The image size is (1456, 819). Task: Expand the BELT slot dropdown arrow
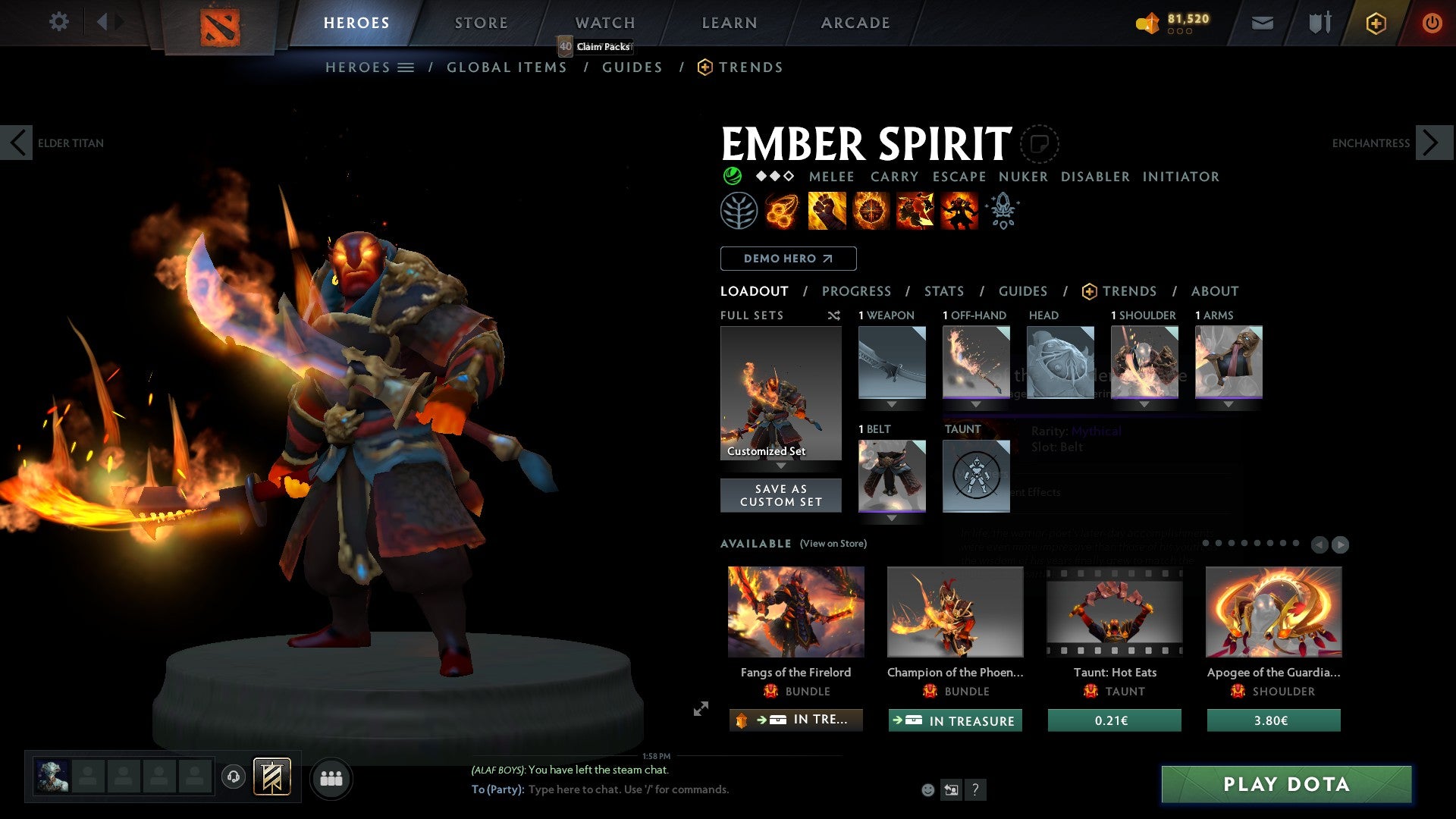tap(891, 519)
